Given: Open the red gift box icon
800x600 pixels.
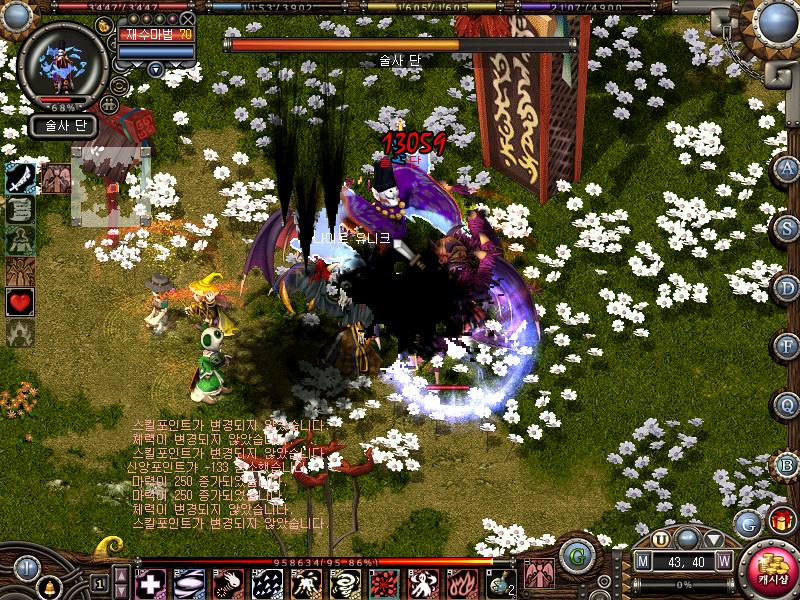Looking at the screenshot, I should tap(780, 521).
